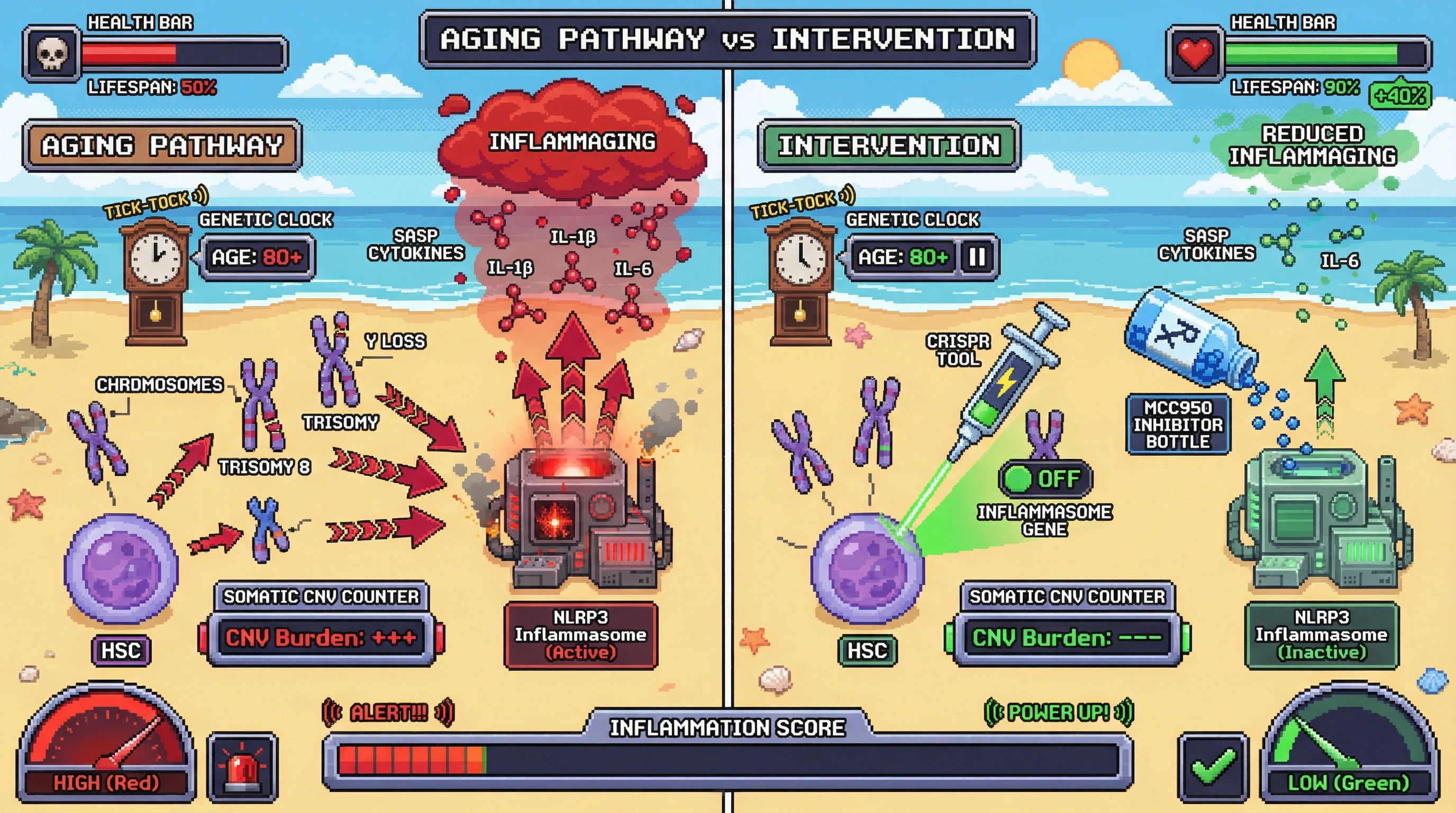Select the NLRP3 Inflammasome (Active) label

point(580,635)
